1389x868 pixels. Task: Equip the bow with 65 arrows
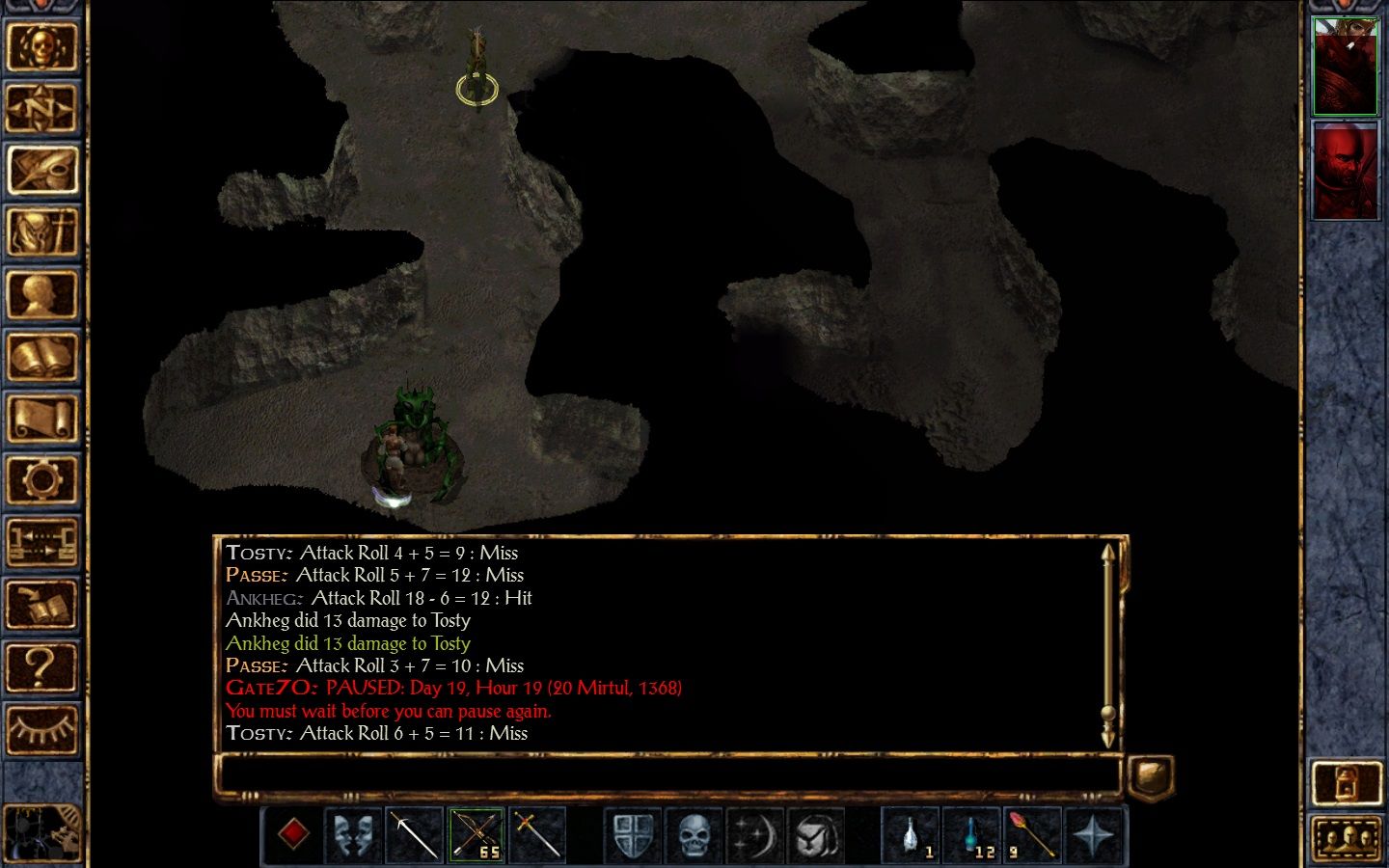pos(476,834)
